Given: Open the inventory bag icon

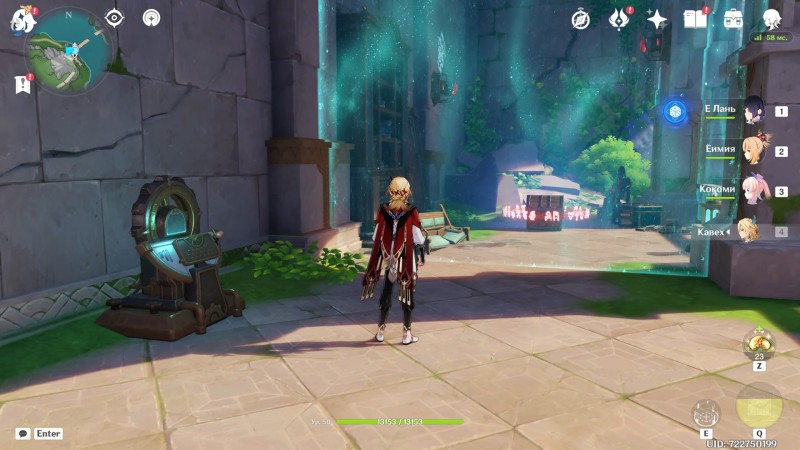Looking at the screenshot, I should (x=733, y=19).
